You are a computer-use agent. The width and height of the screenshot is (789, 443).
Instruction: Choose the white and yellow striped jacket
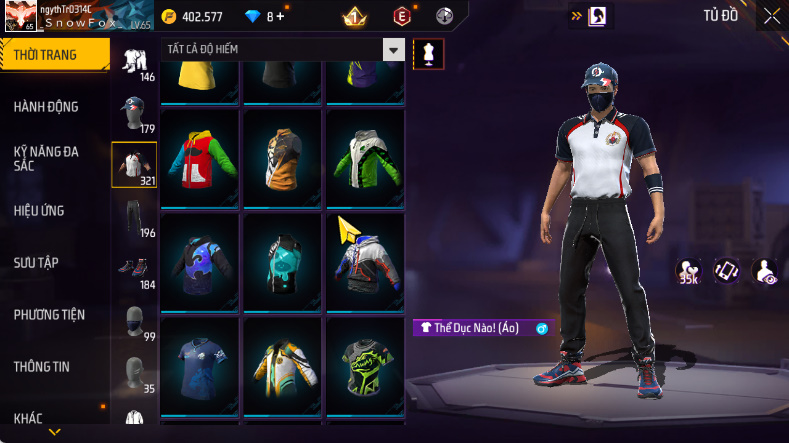click(x=282, y=365)
